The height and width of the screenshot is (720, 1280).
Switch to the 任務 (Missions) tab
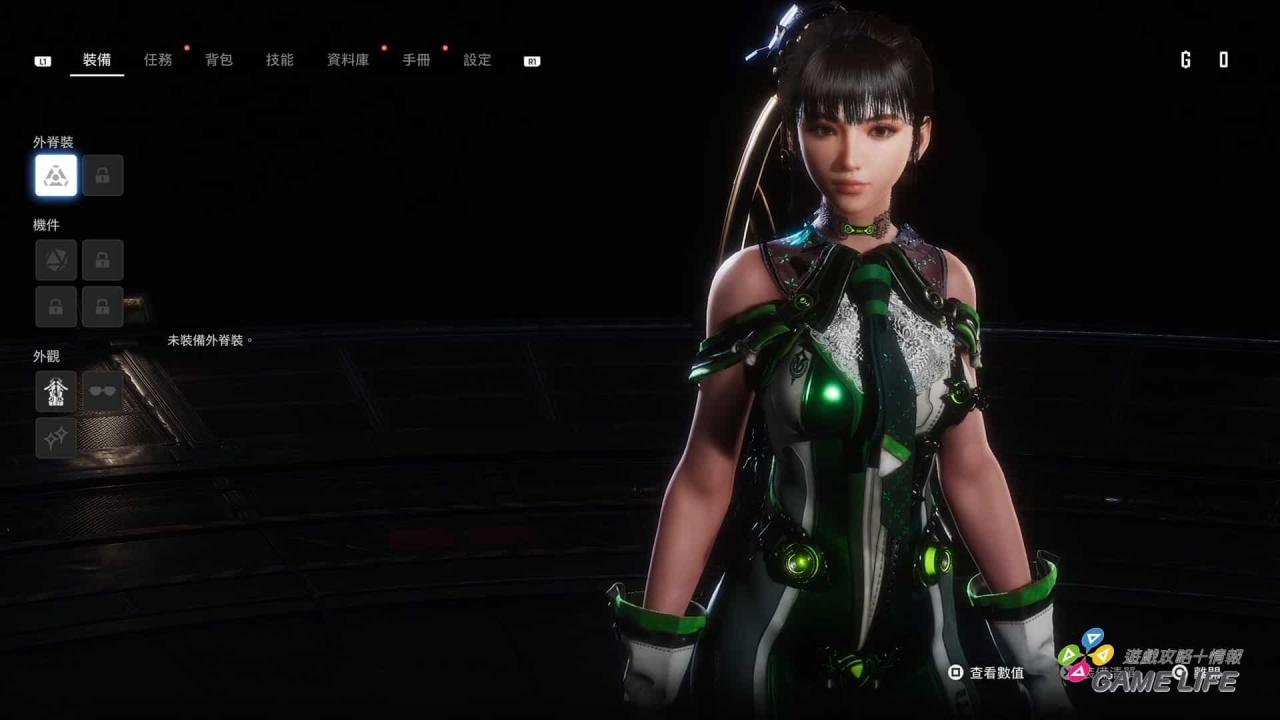coord(158,60)
